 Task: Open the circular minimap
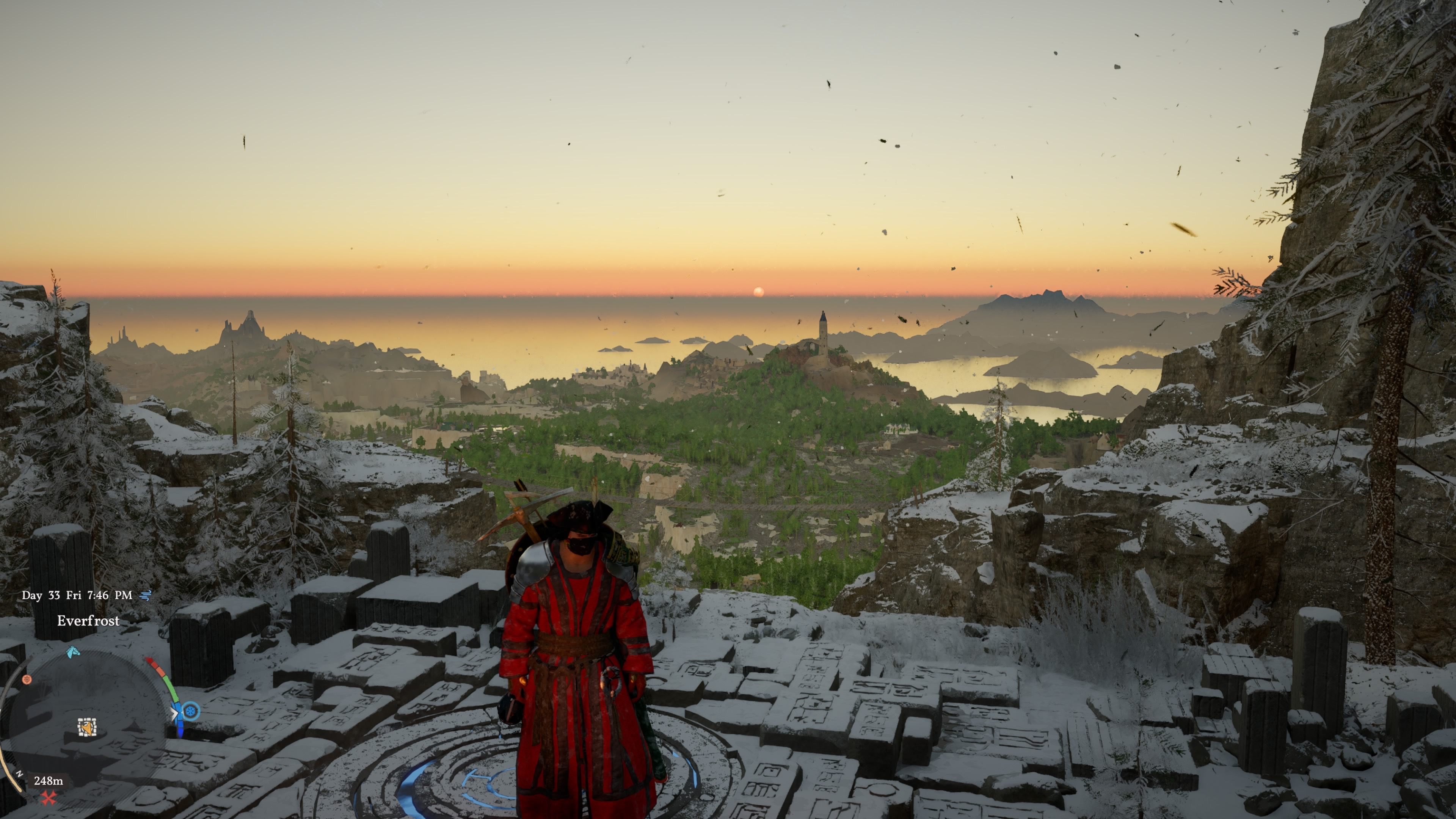[x=85, y=729]
